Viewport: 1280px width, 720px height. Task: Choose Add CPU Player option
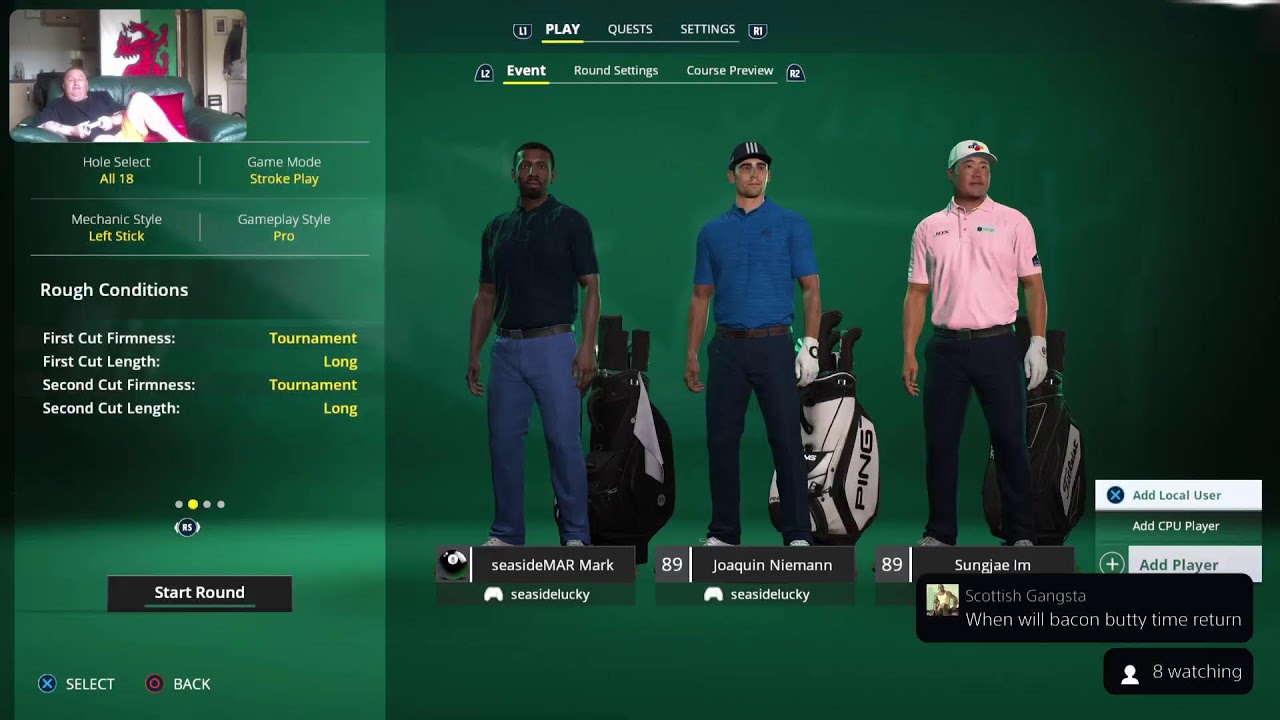(1176, 526)
